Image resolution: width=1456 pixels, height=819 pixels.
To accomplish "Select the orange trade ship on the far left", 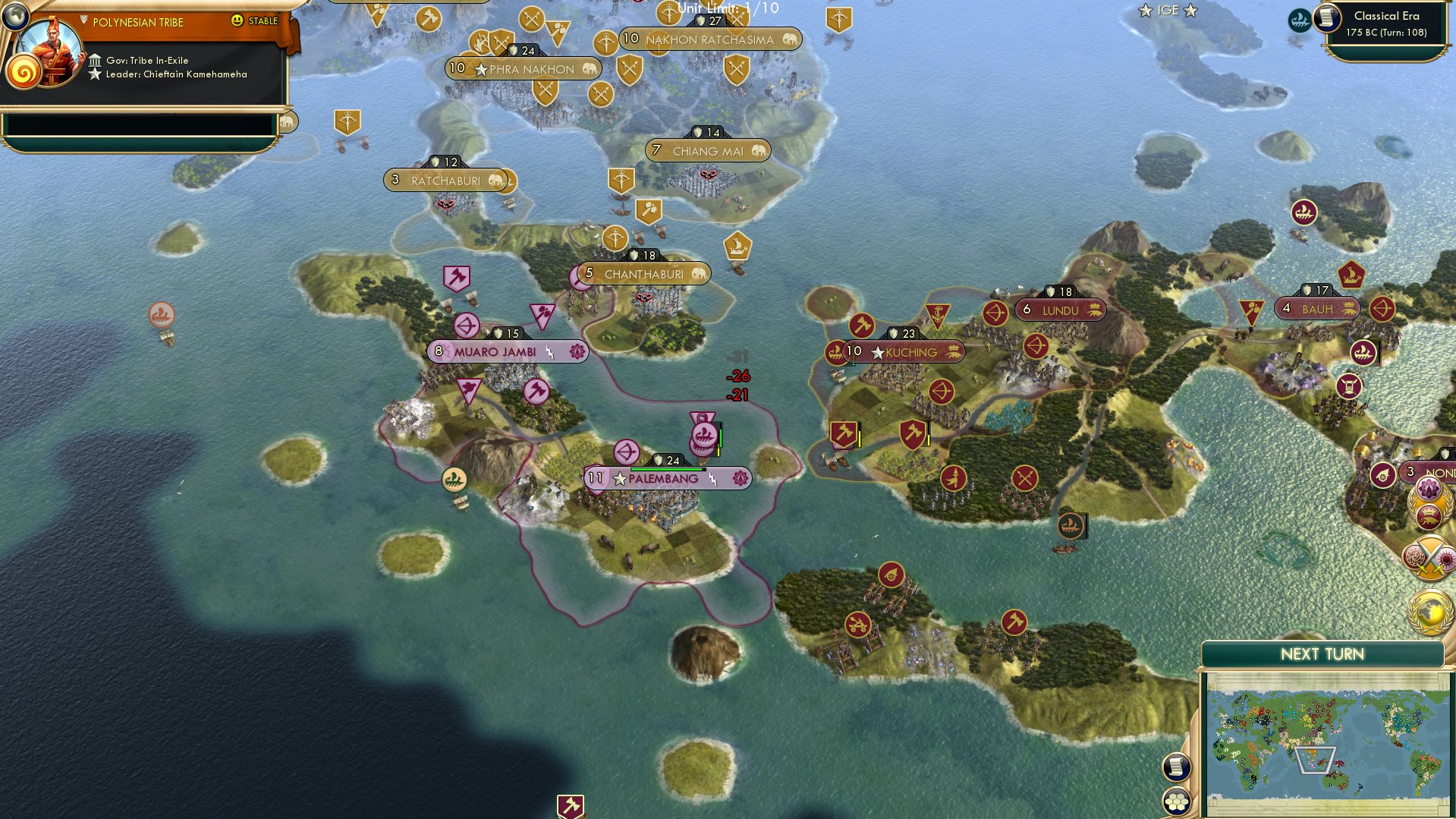I will click(161, 314).
